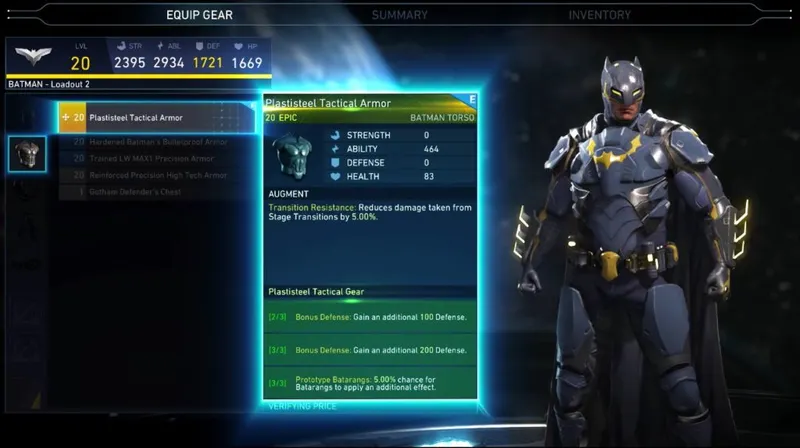Choose Gotham Defender's Chest entry

(135, 191)
